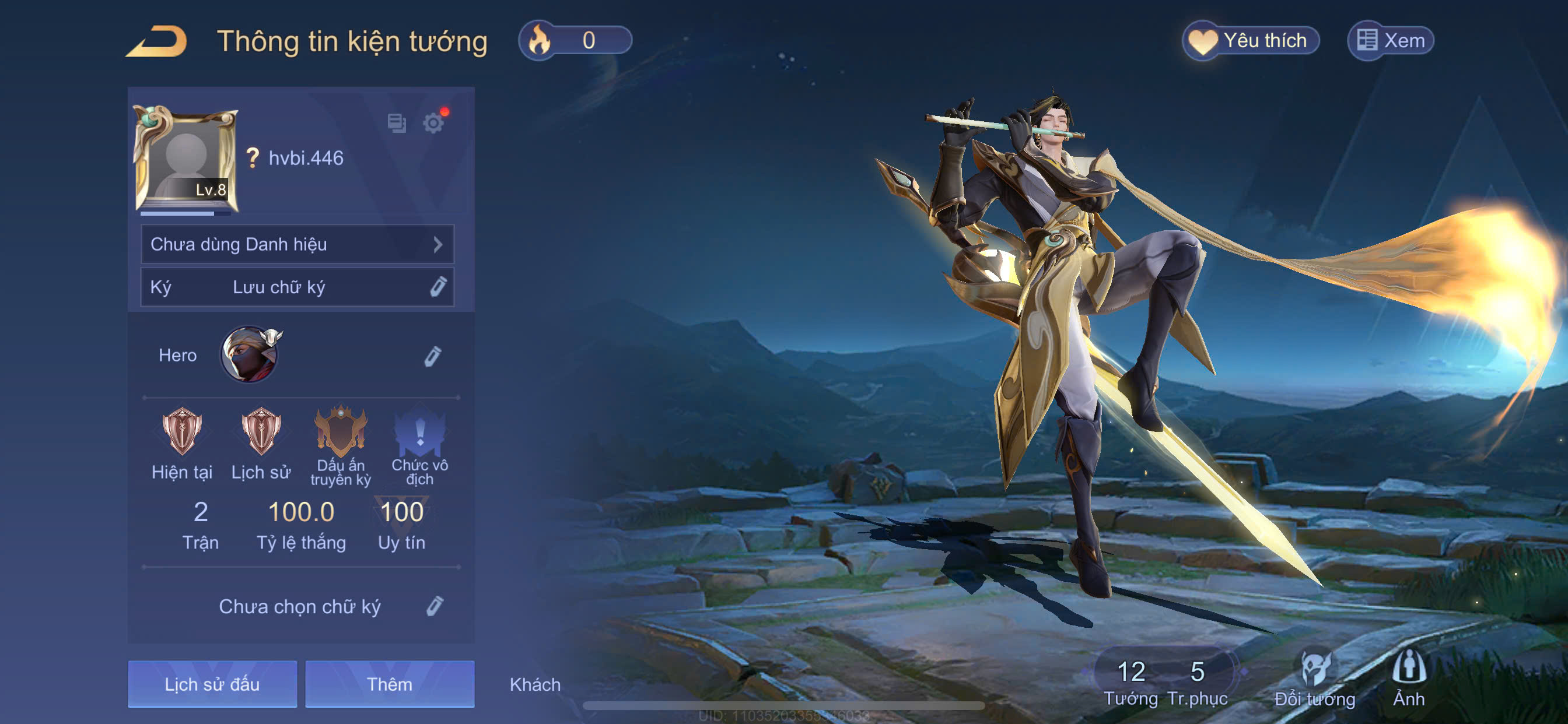Viewport: 1568px width, 724px height.
Task: View the Lịch sử rank badge
Action: 261,433
